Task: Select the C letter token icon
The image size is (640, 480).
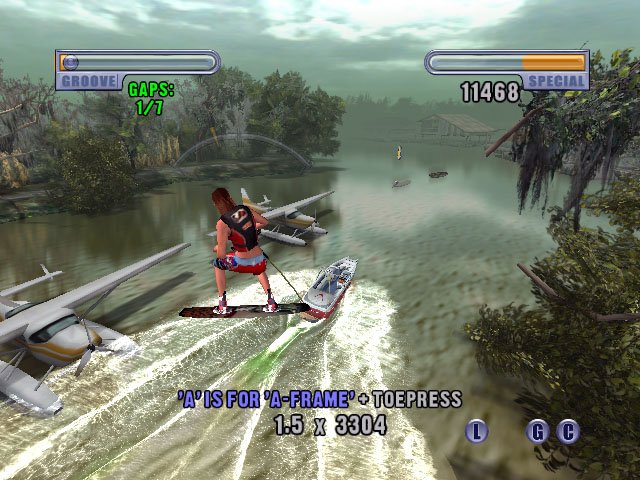Action: 568,432
